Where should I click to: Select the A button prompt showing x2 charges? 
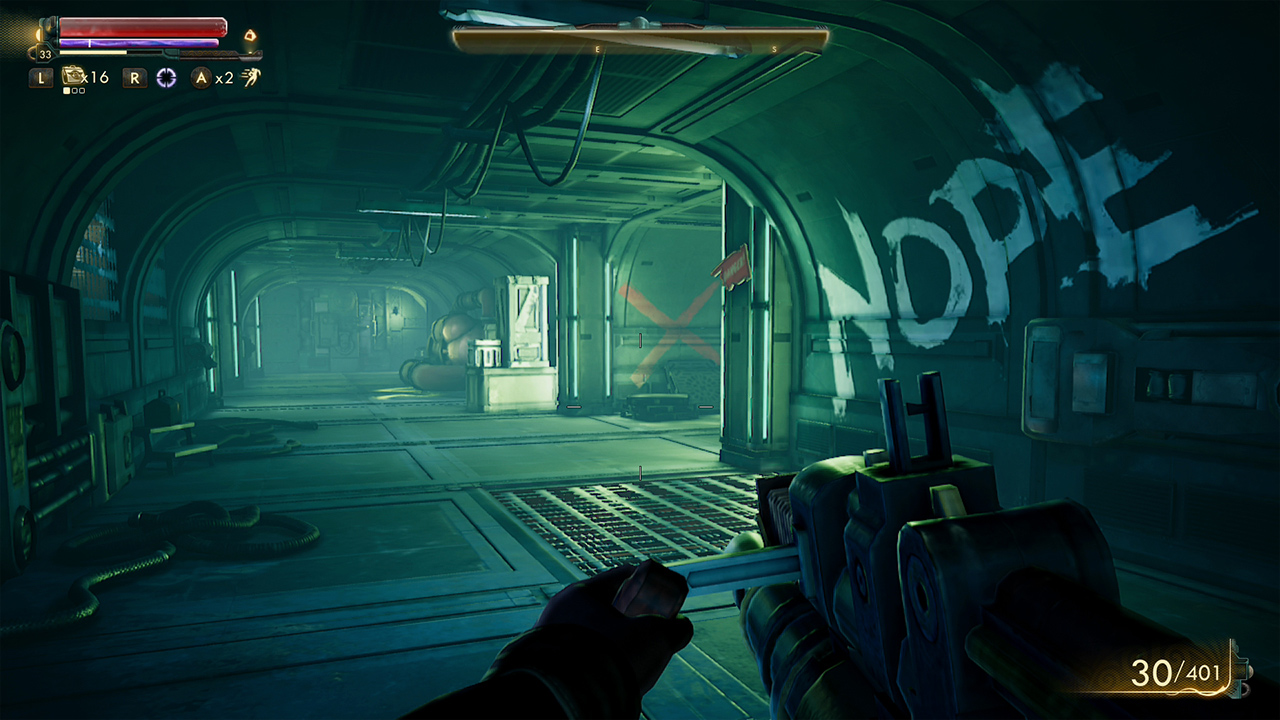(x=200, y=77)
